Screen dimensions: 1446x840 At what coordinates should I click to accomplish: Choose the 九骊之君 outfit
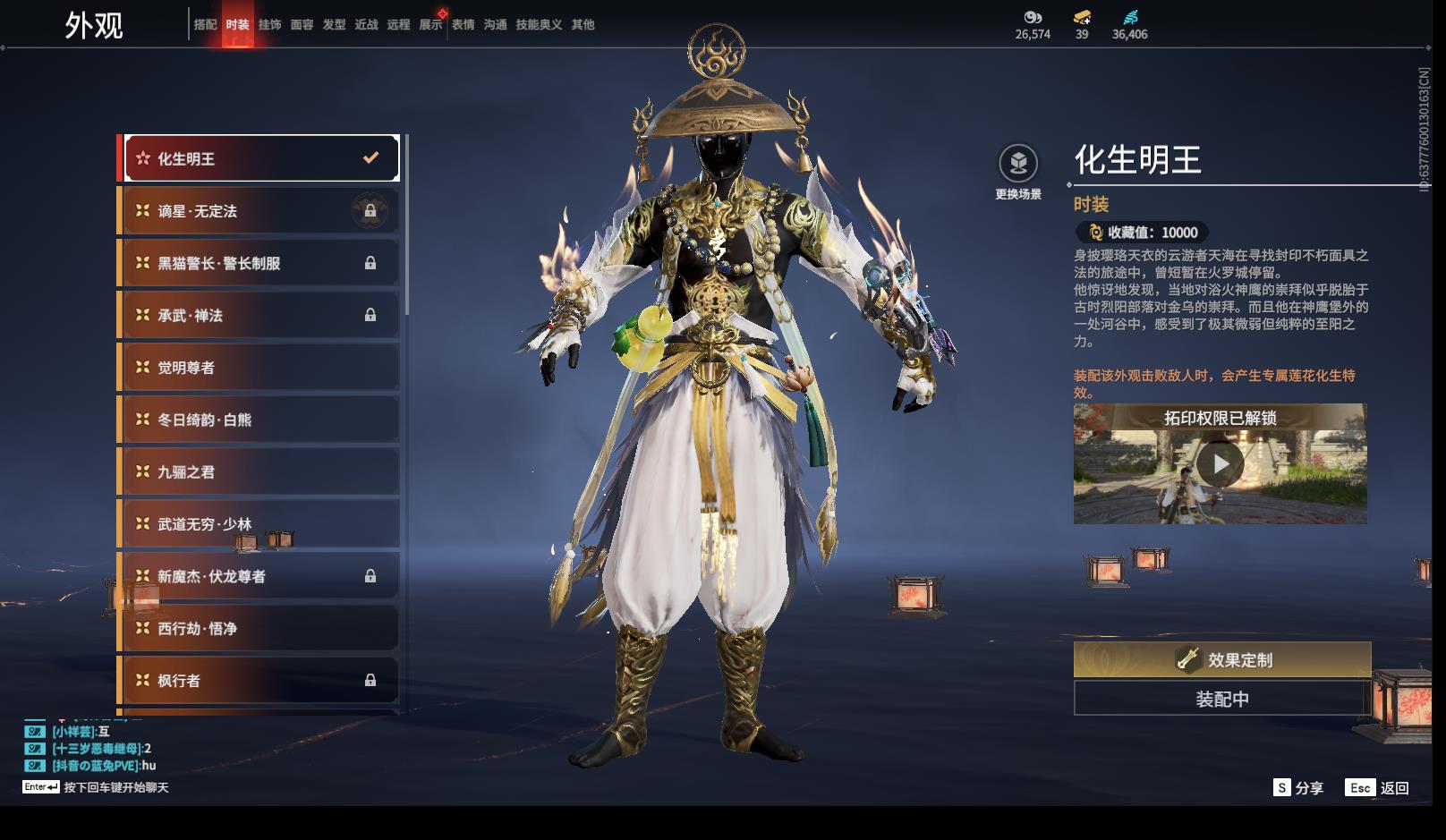click(x=259, y=472)
